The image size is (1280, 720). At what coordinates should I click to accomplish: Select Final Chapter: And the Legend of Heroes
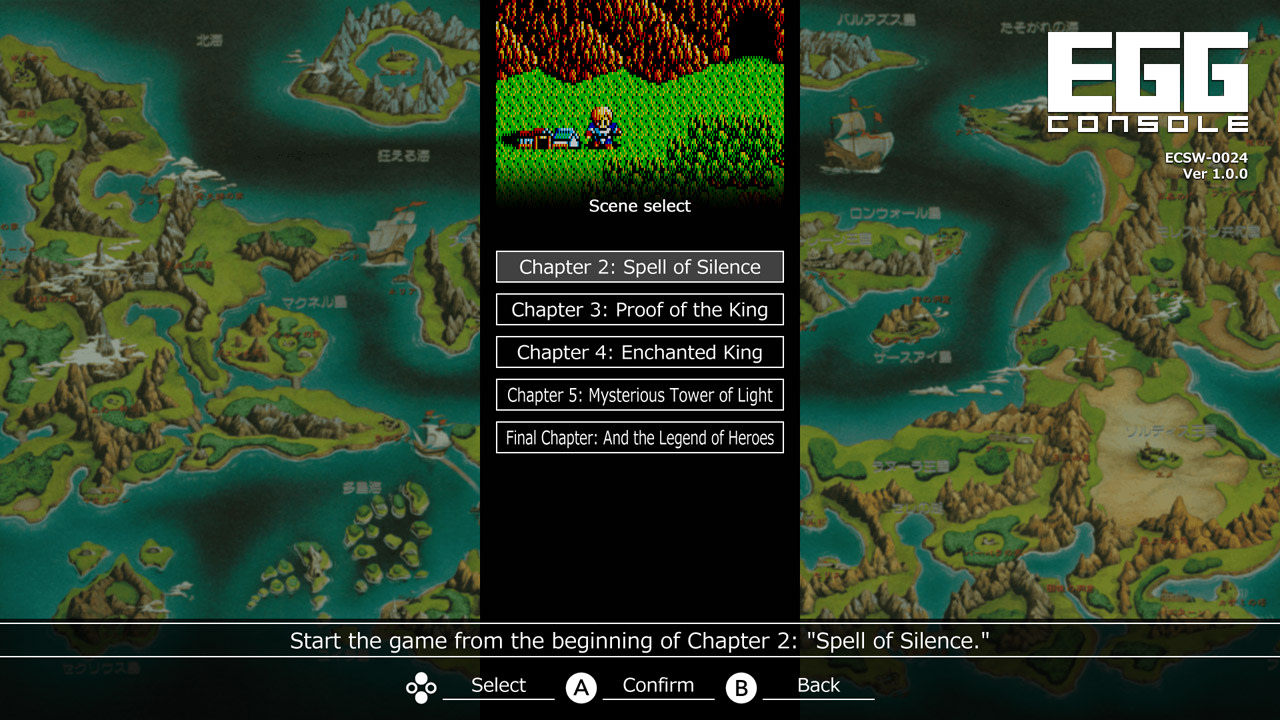(639, 437)
